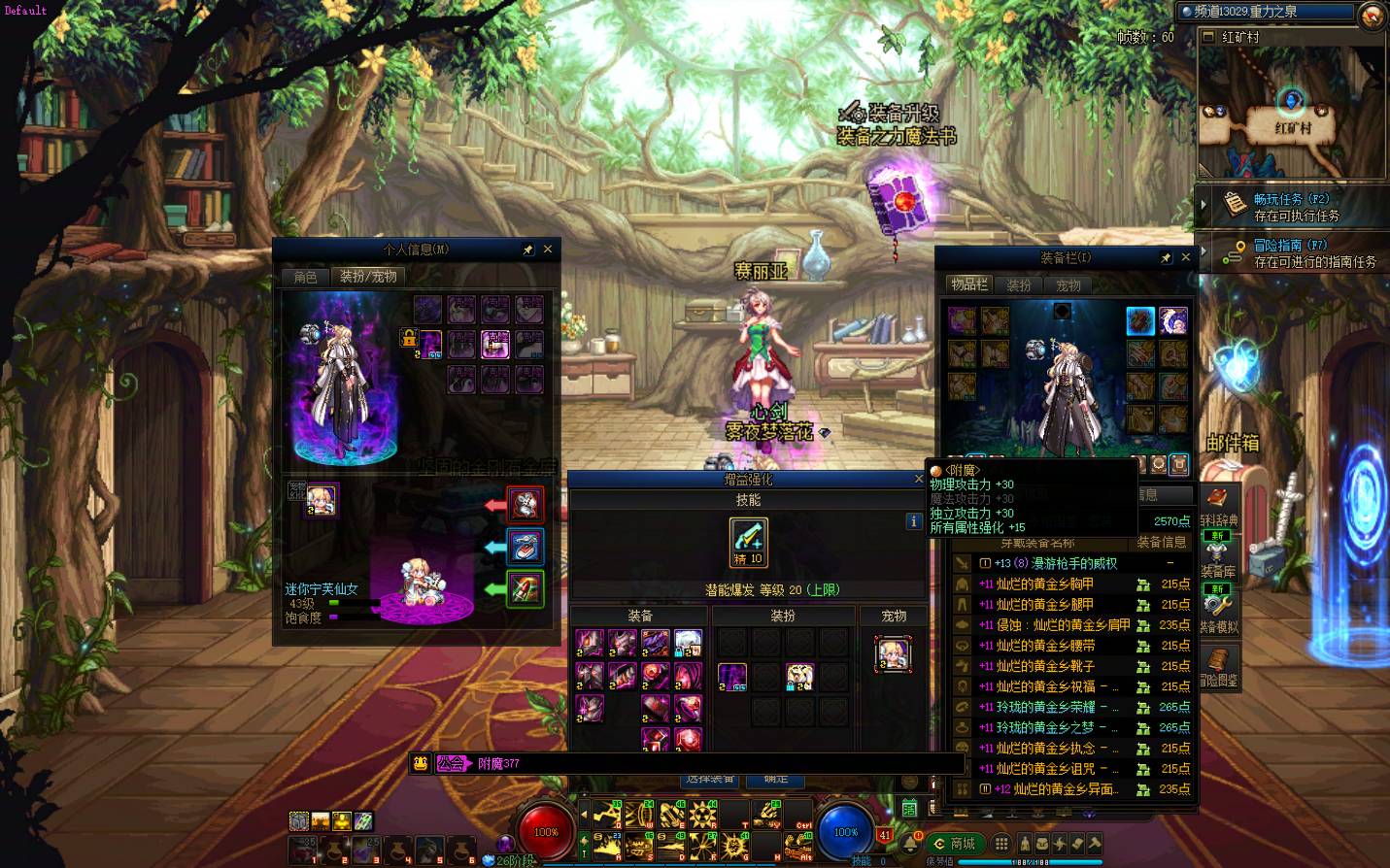Switch to the 宠物 tab in 装备栏
Screen dimensions: 1390x868
click(x=1068, y=285)
